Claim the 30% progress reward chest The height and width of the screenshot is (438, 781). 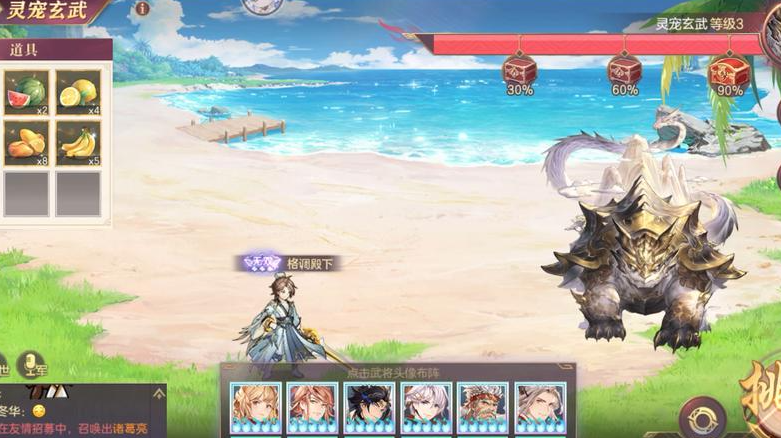tap(519, 70)
